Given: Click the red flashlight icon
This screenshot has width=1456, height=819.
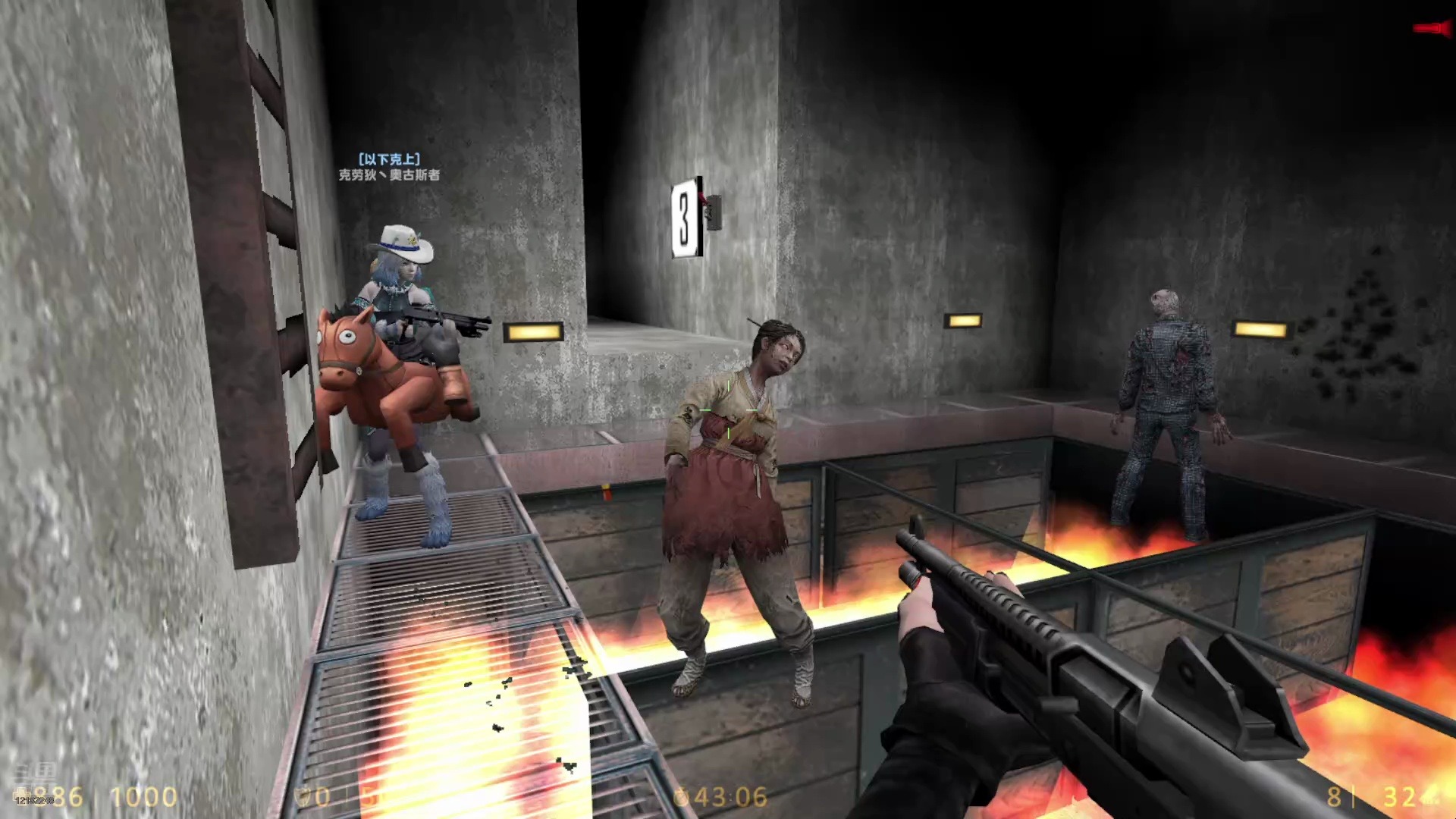Looking at the screenshot, I should pos(1432,29).
